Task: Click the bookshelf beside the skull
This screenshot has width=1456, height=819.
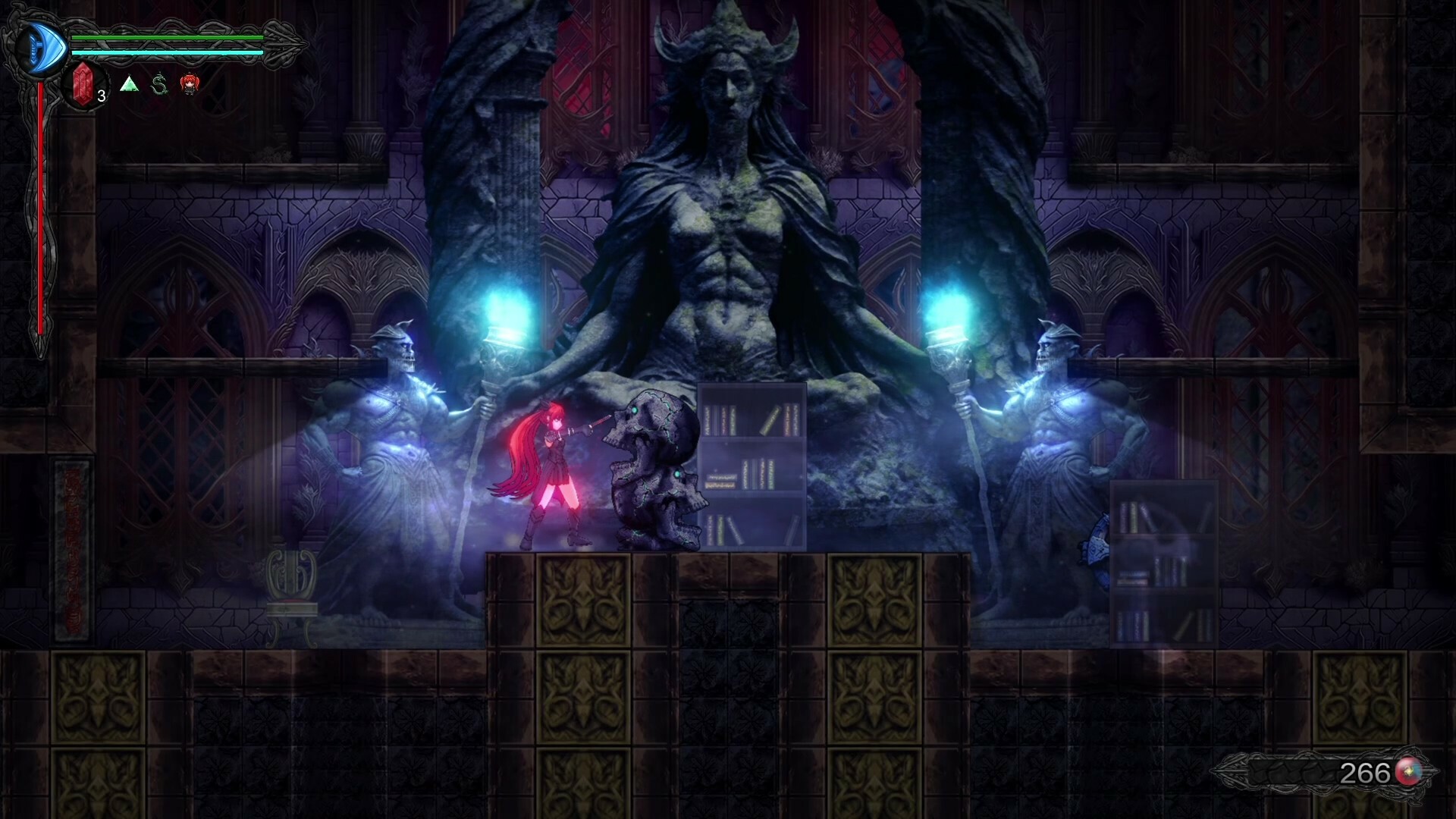Action: (751, 463)
